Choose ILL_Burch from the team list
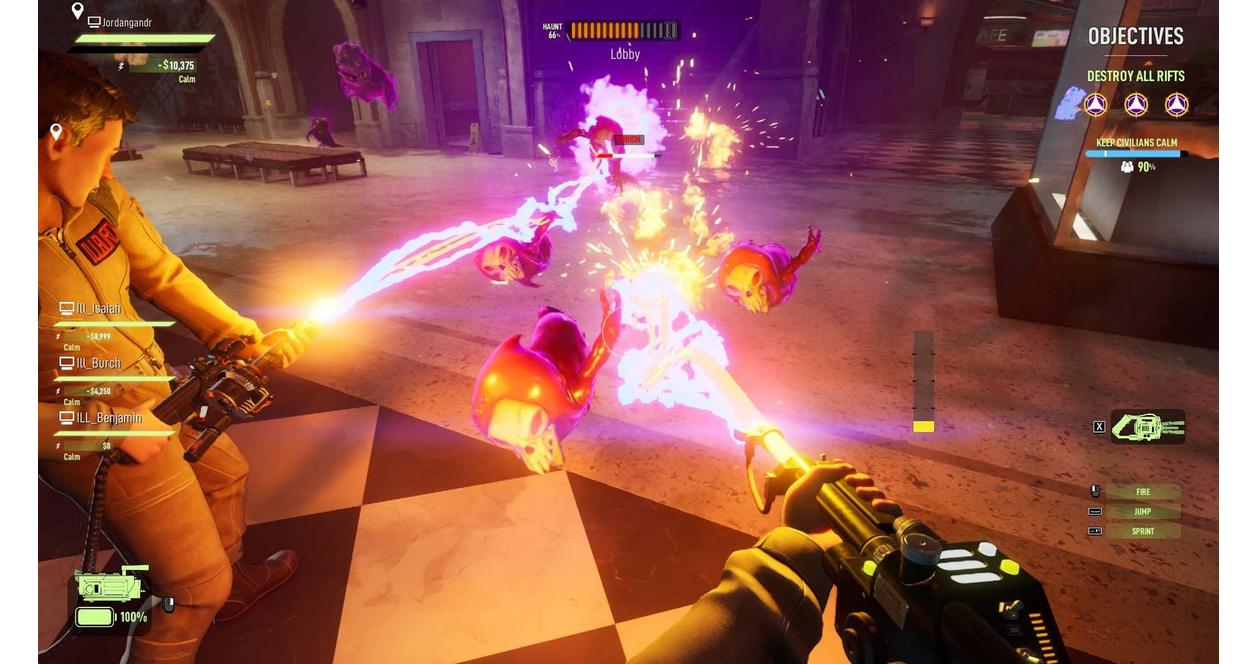1256x664 pixels. 98,363
